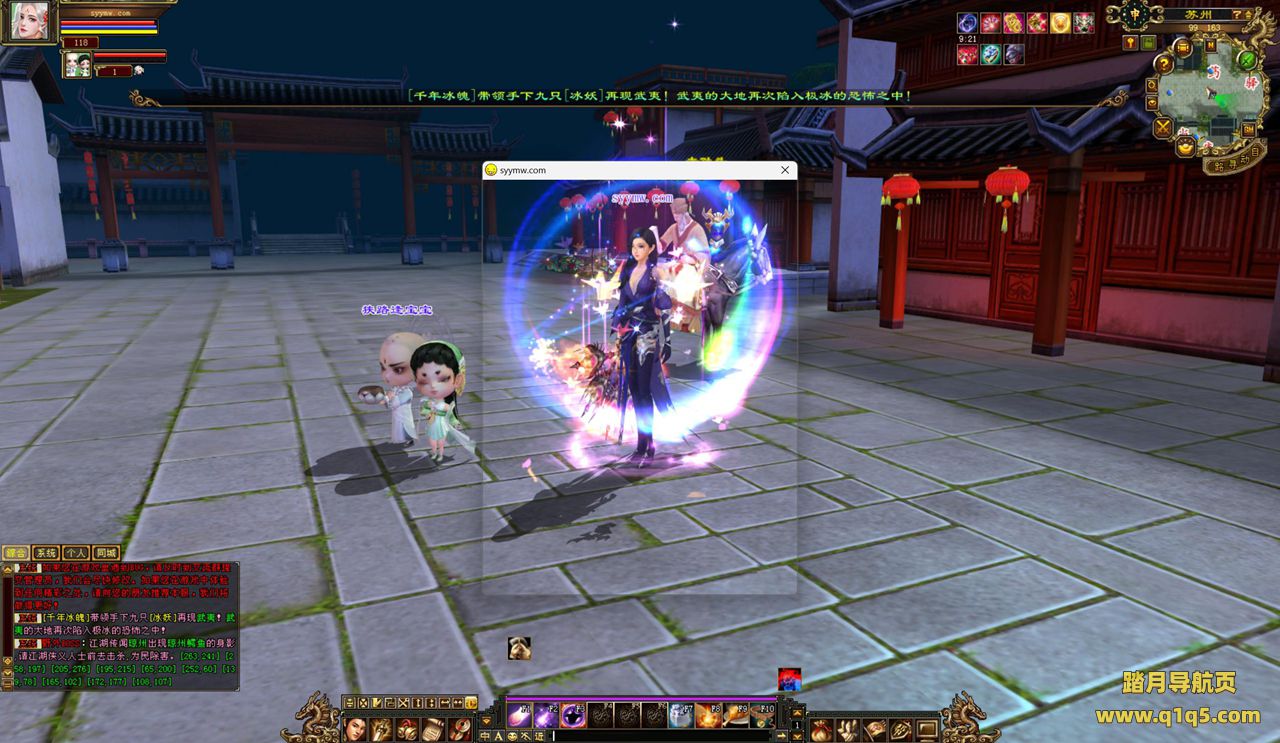Screen dimensions: 1280x743
Task: Toggle the green sword button on minimap
Action: (x=1248, y=59)
